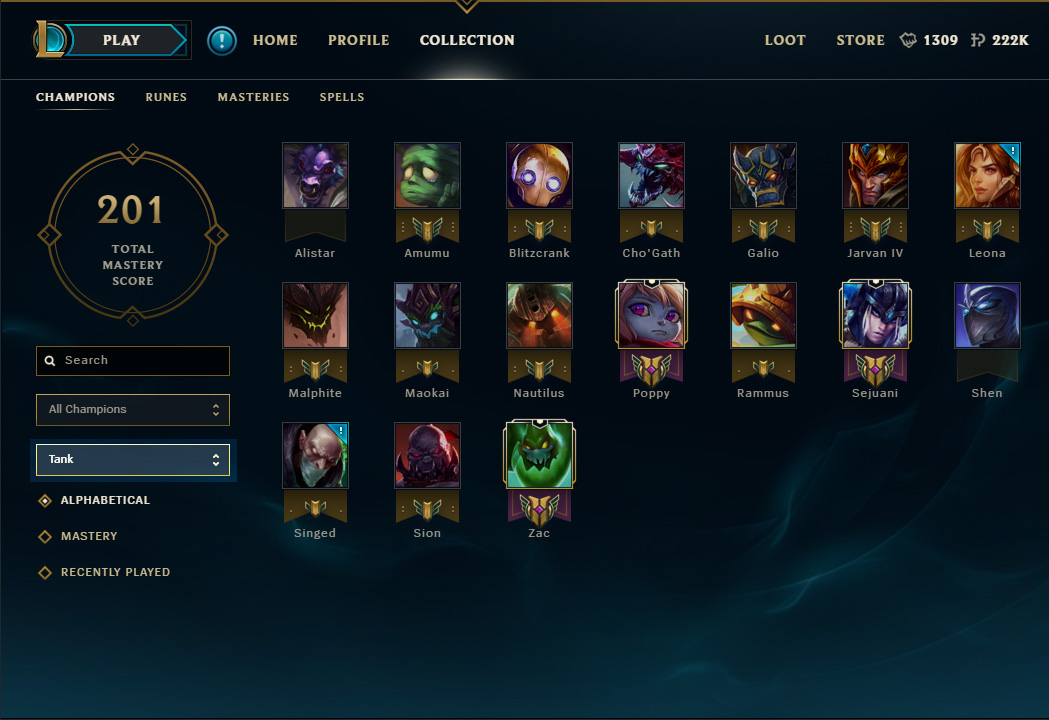Open the Loot menu

tap(785, 40)
